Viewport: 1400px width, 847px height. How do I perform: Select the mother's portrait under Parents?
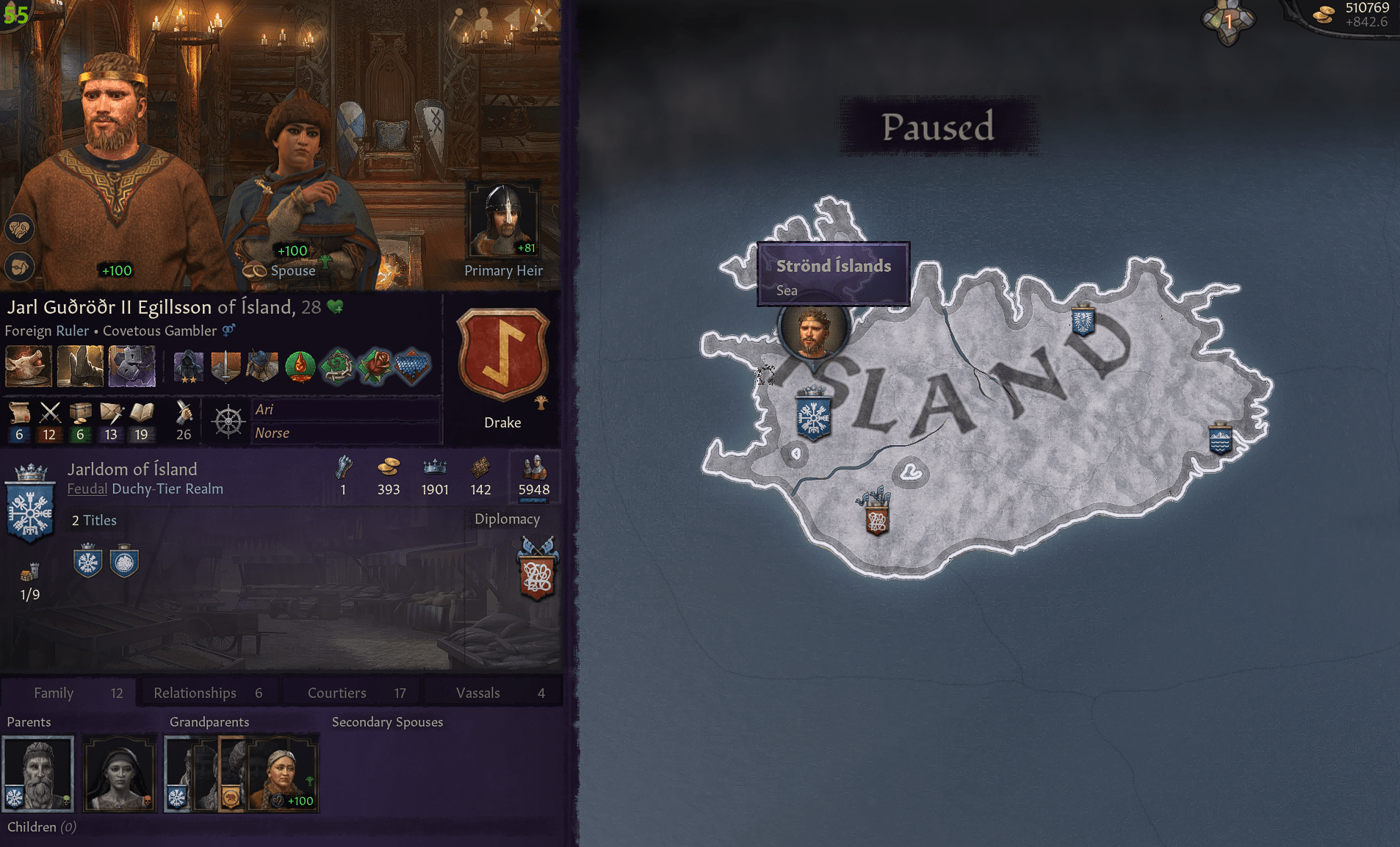[x=120, y=773]
